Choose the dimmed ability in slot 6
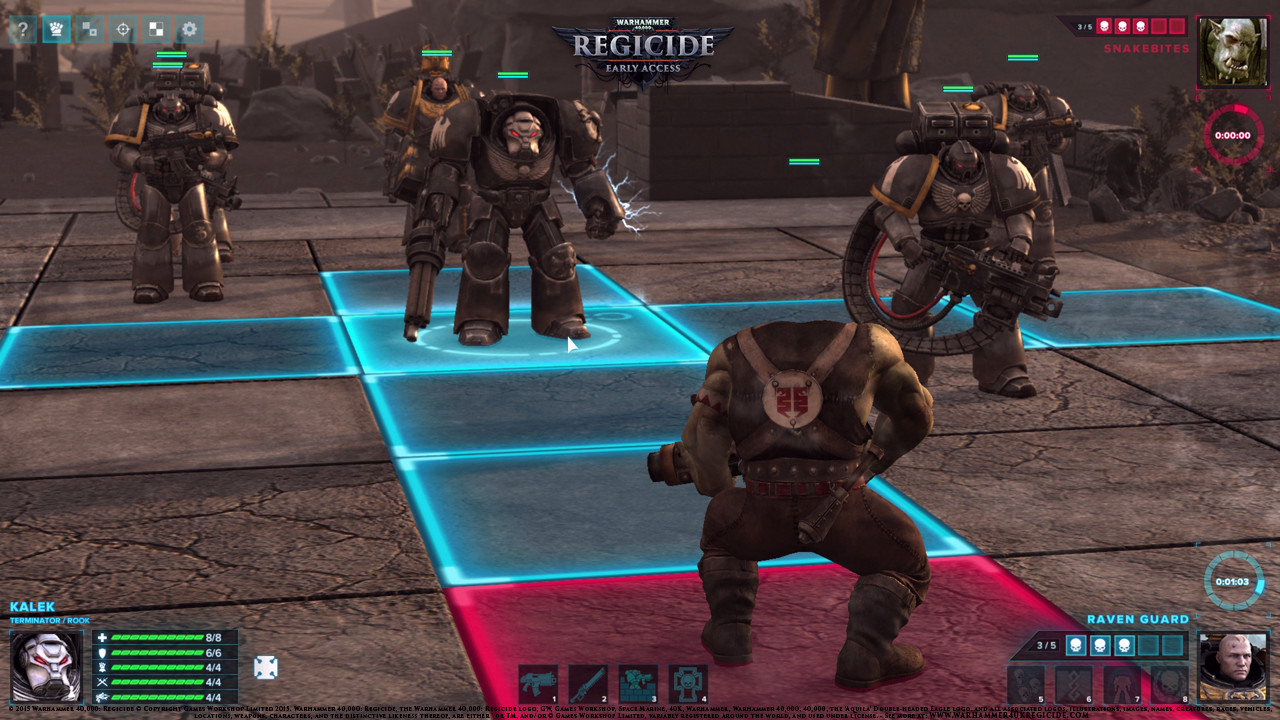The height and width of the screenshot is (720, 1280). click(x=1074, y=684)
